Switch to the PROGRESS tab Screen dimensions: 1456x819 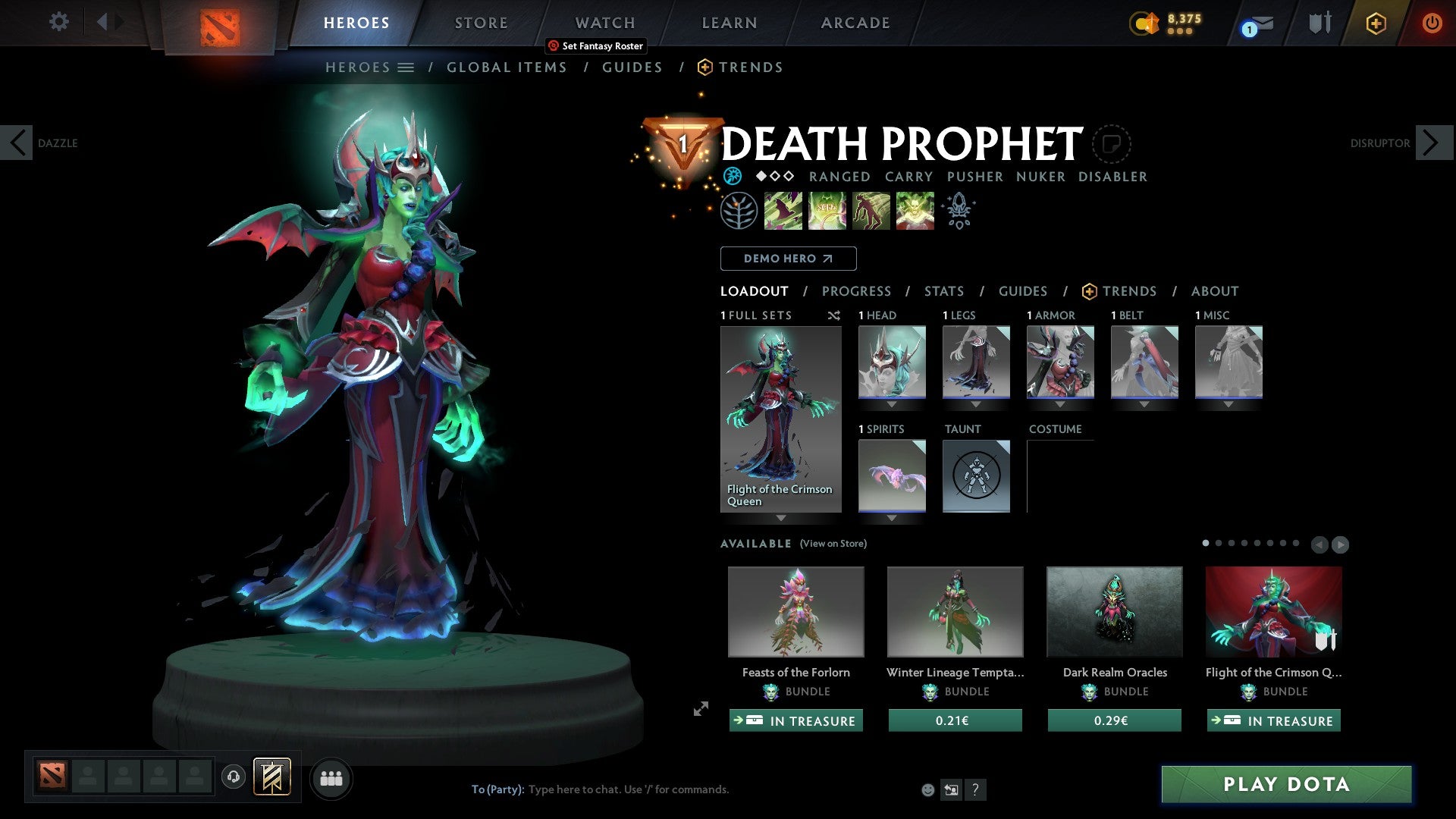pyautogui.click(x=857, y=291)
